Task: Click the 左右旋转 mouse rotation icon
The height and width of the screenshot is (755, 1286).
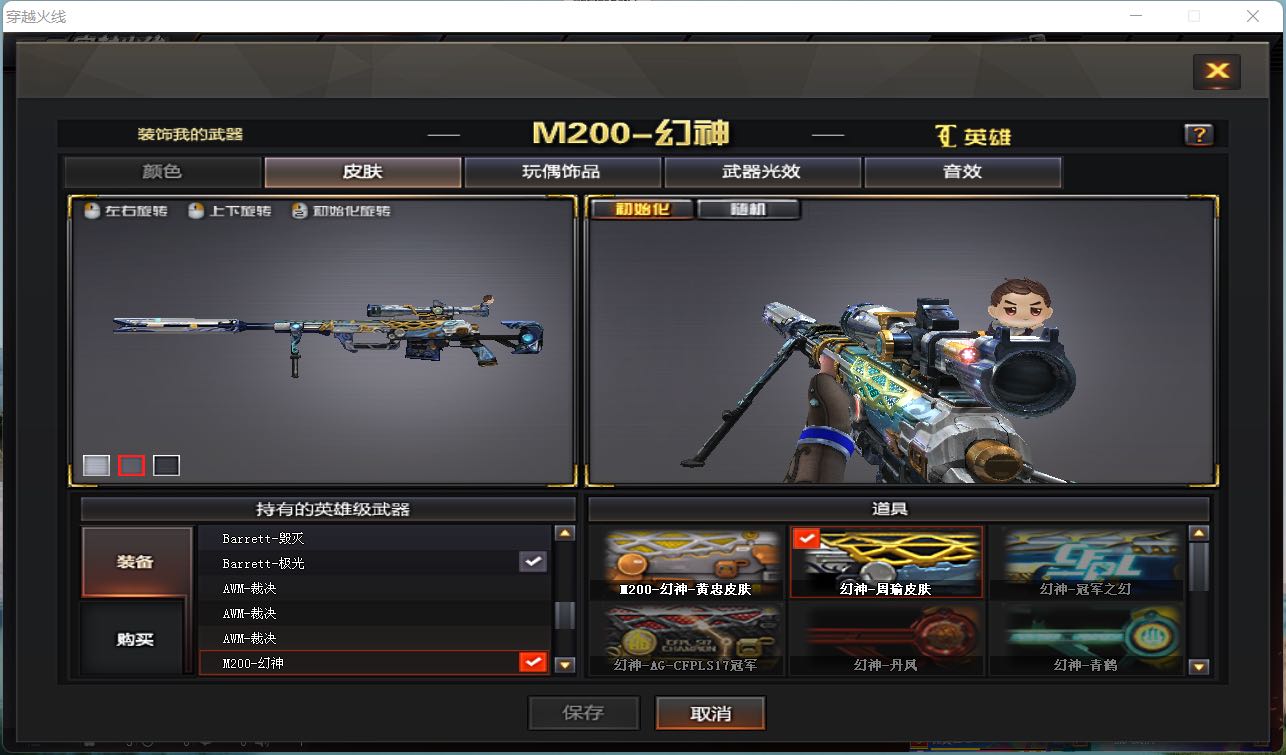Action: click(x=88, y=211)
